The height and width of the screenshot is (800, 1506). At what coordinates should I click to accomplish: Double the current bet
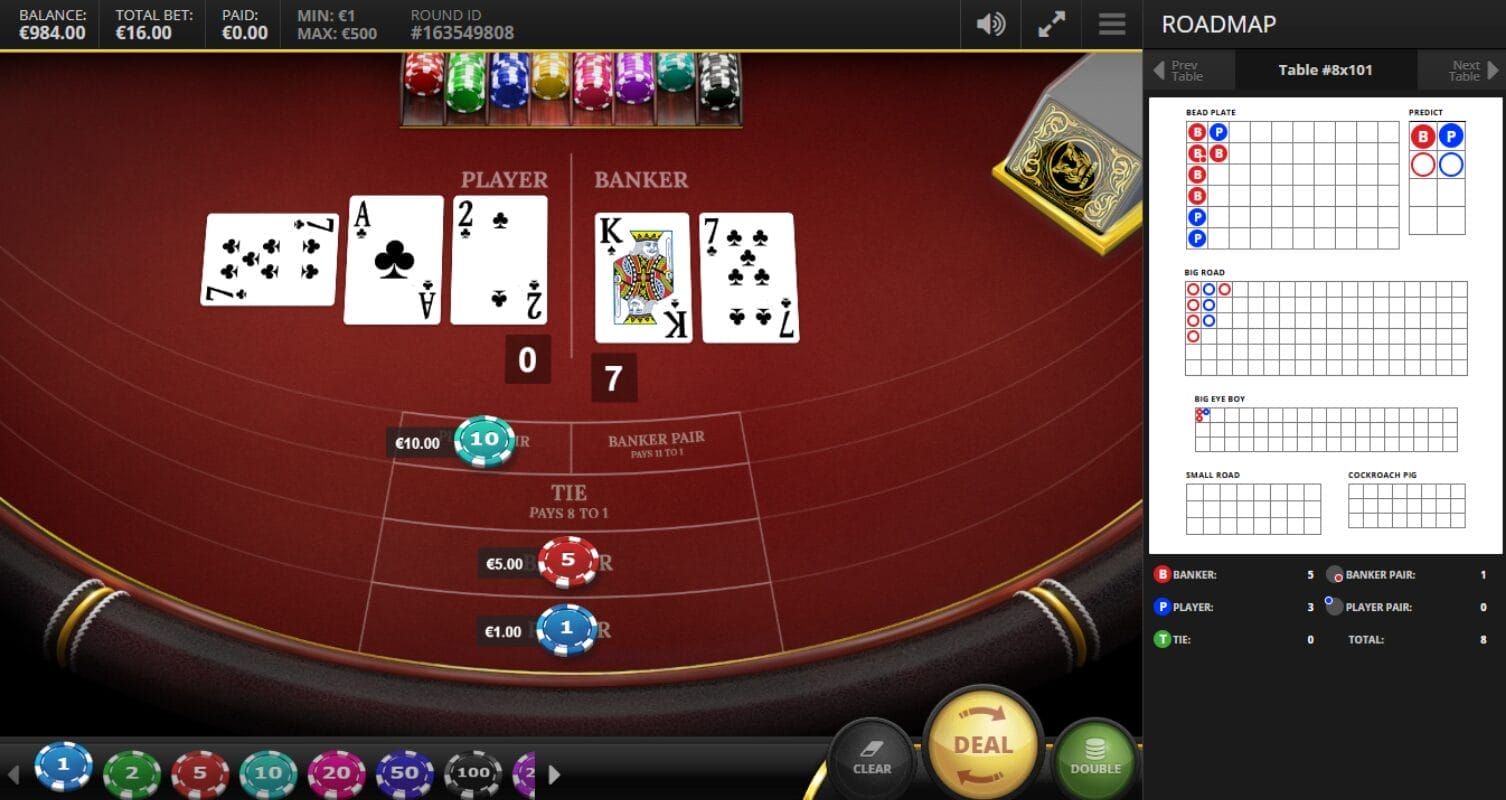[1095, 757]
